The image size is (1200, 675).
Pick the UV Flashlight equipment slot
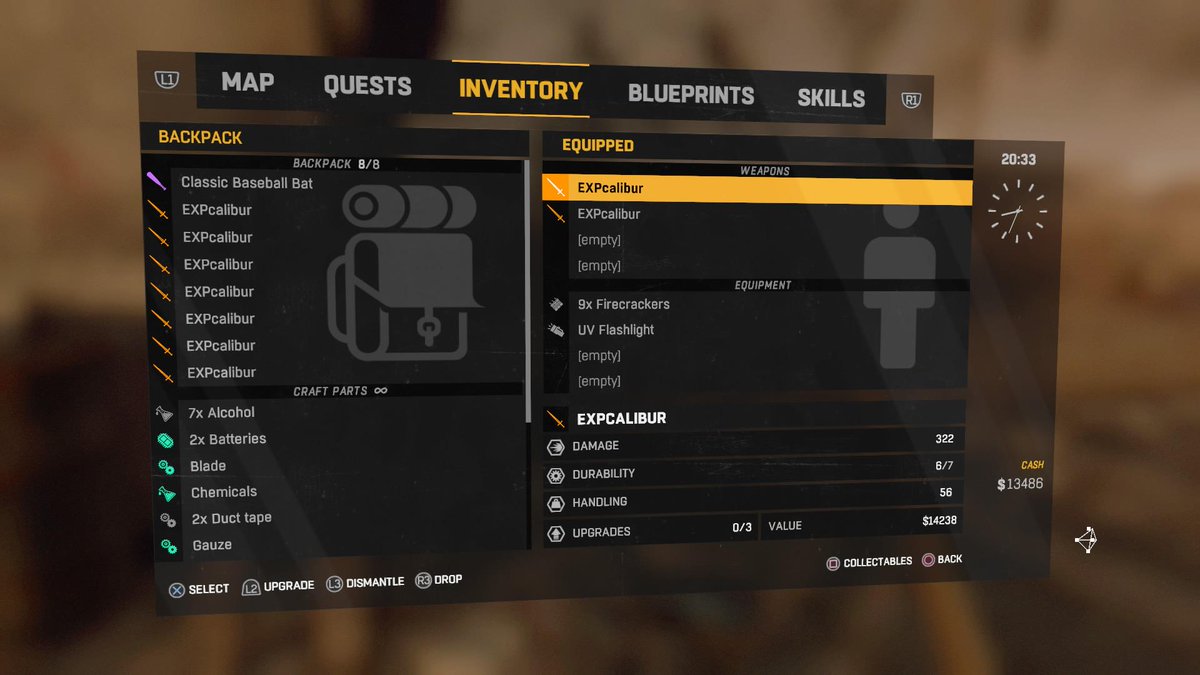click(x=616, y=330)
